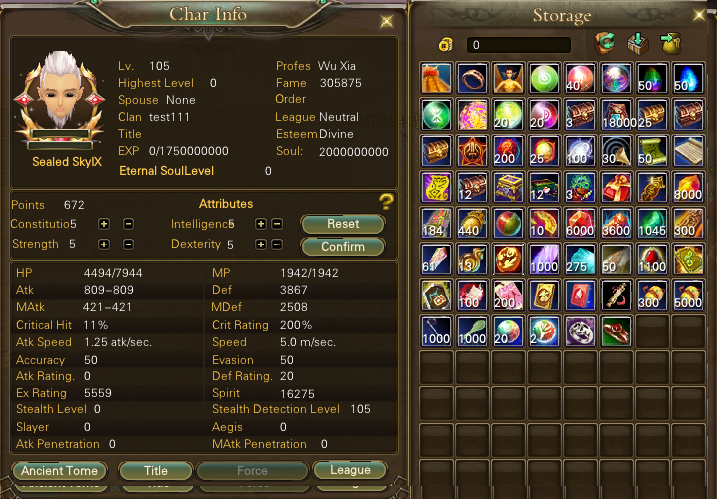Add a point to Intelligence
The width and height of the screenshot is (717, 499).
[x=260, y=224]
